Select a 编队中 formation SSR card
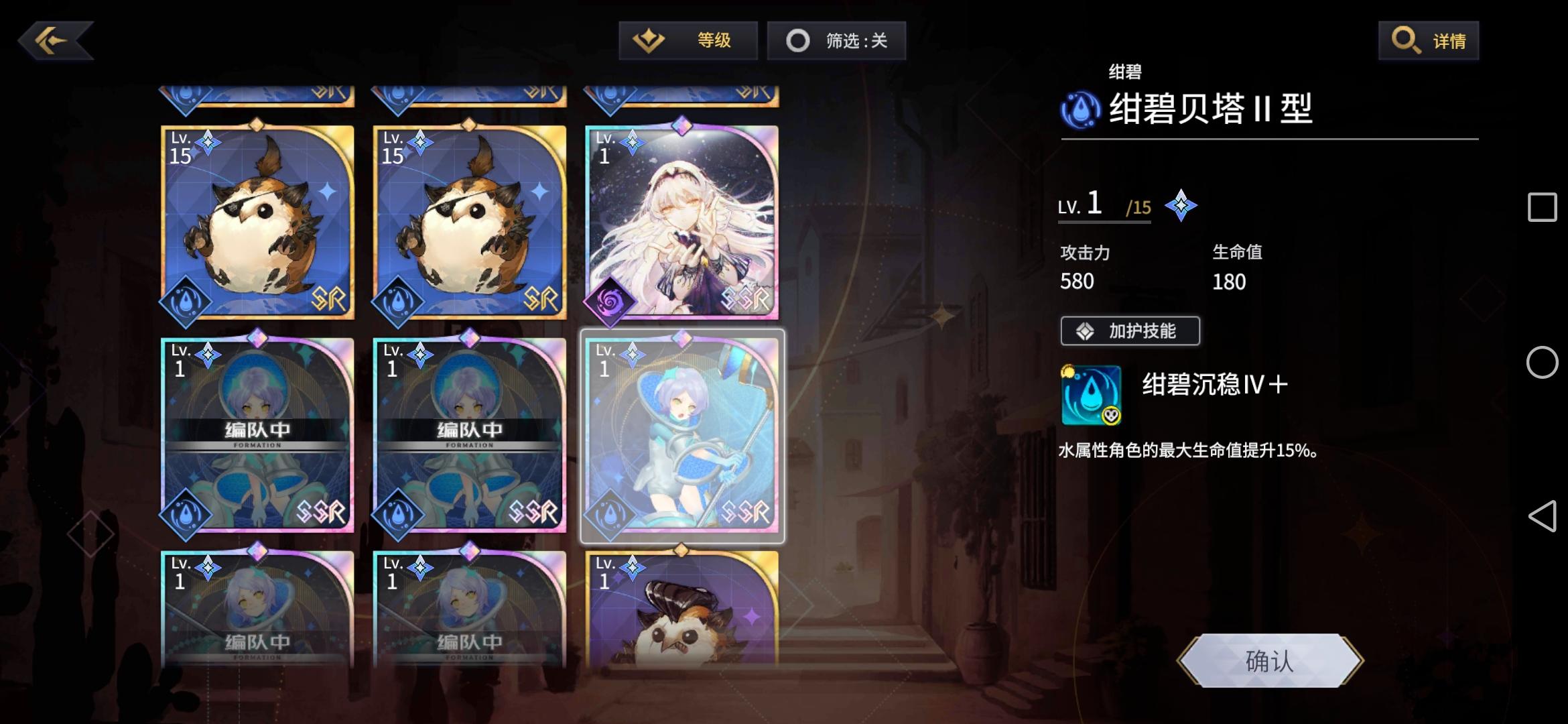 (x=256, y=436)
